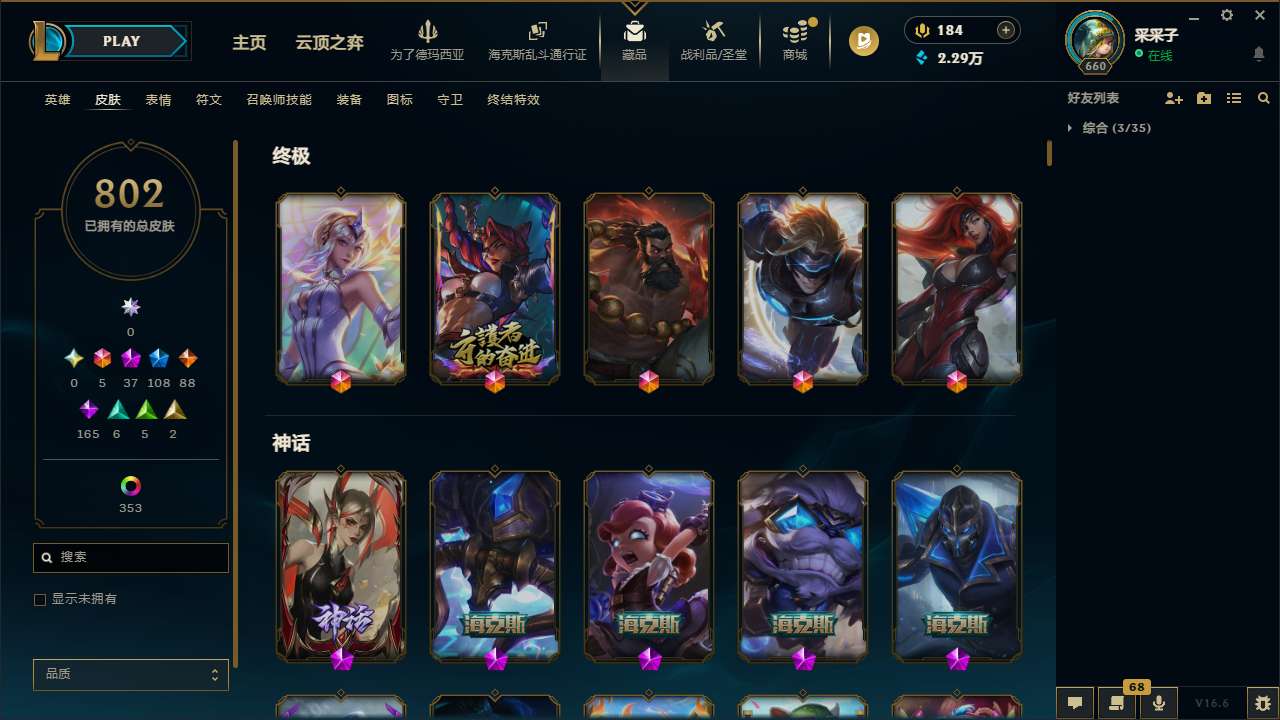Add a friend in the friends list
The width and height of the screenshot is (1280, 720).
tap(1174, 97)
